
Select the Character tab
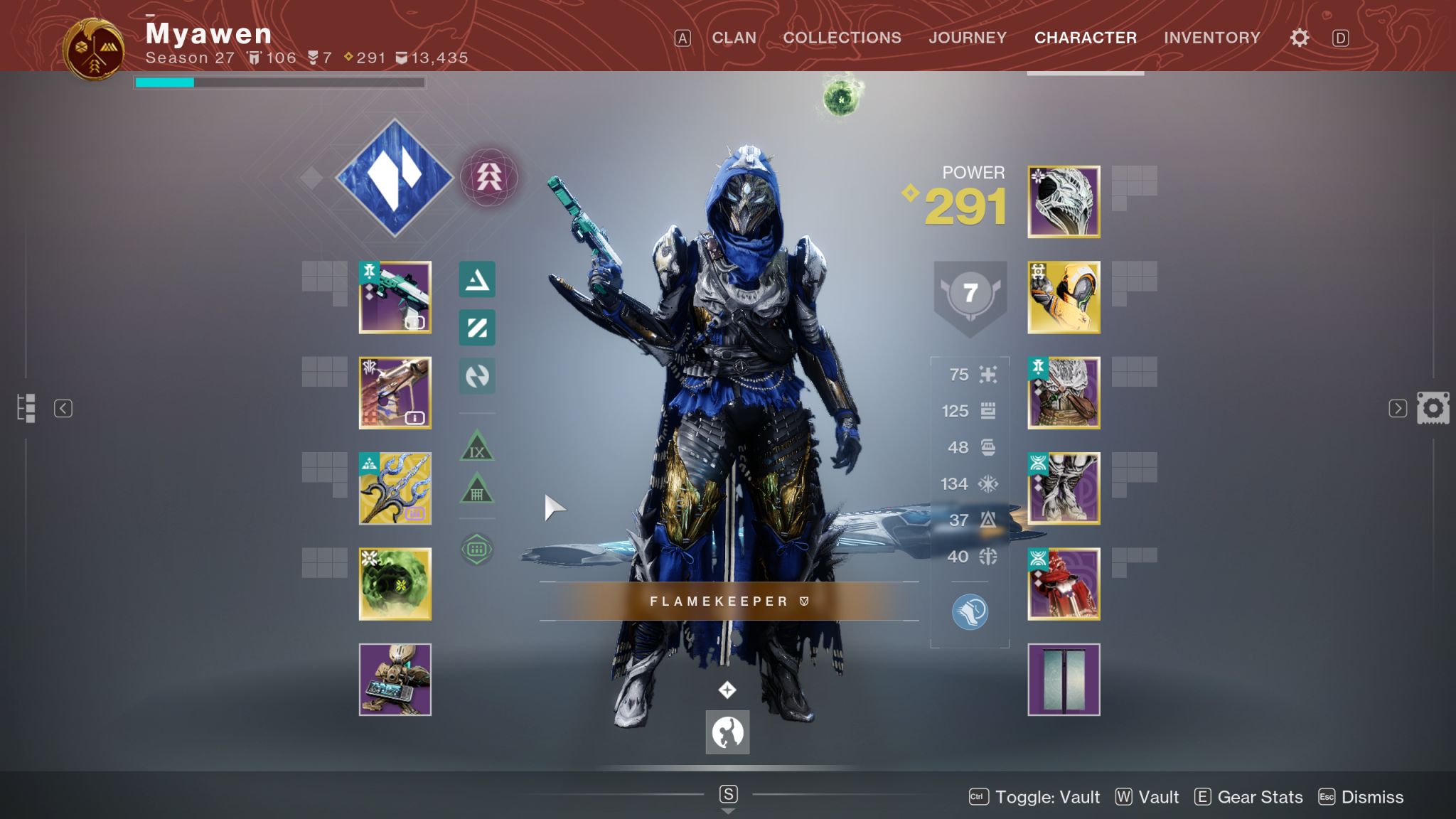tap(1085, 38)
